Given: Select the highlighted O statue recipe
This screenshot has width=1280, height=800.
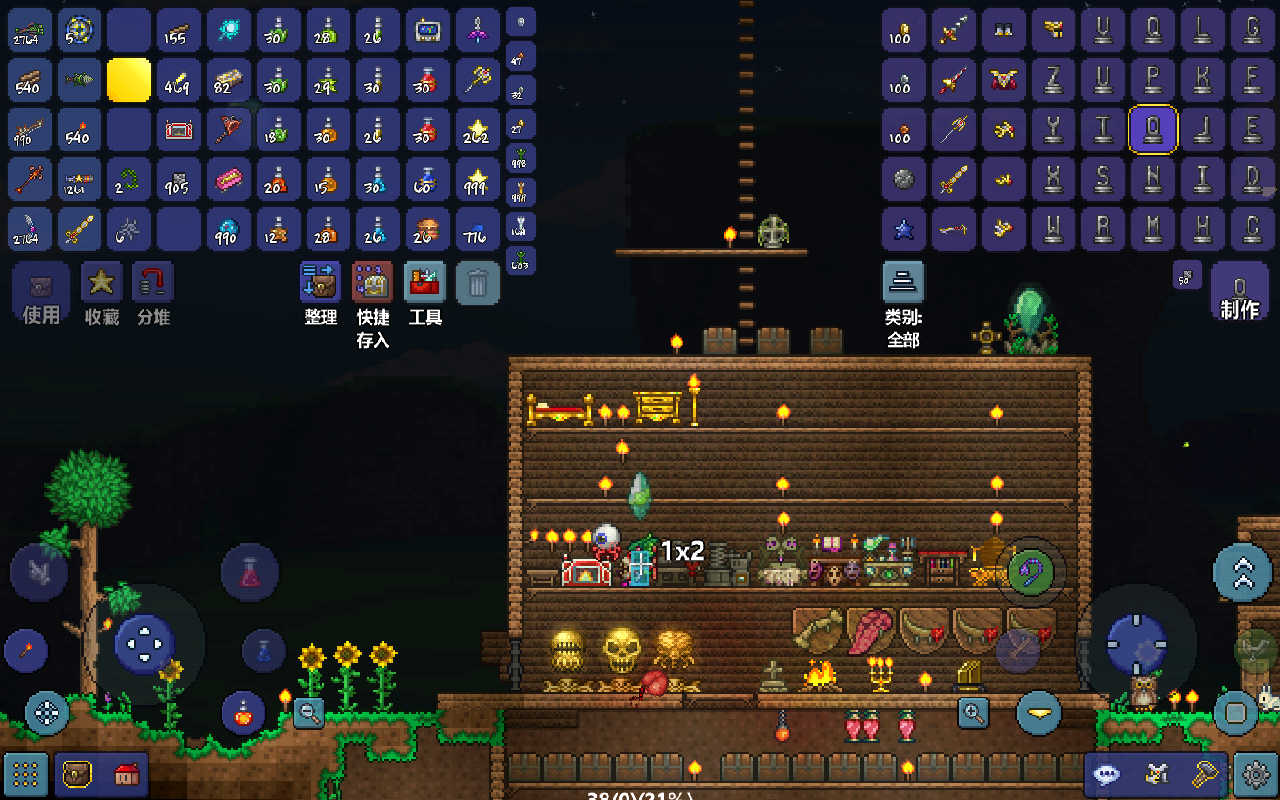Looking at the screenshot, I should click(1153, 129).
